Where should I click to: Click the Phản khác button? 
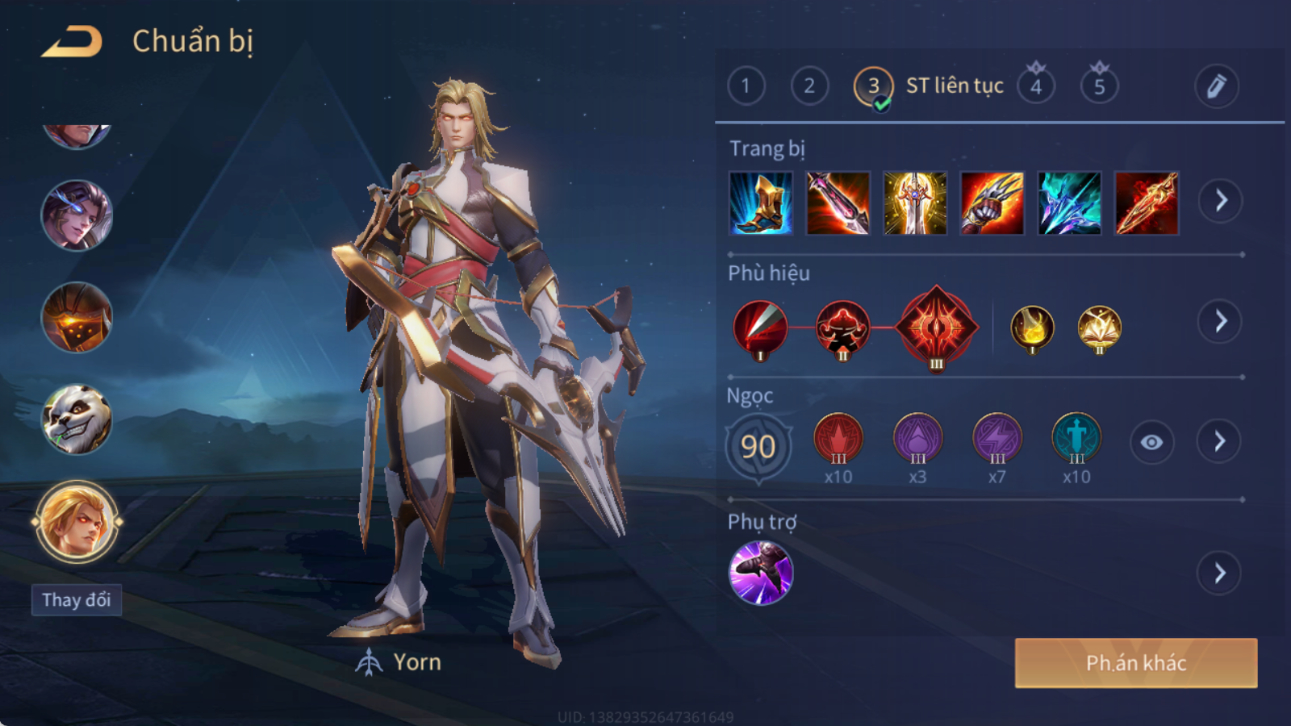[x=1136, y=663]
